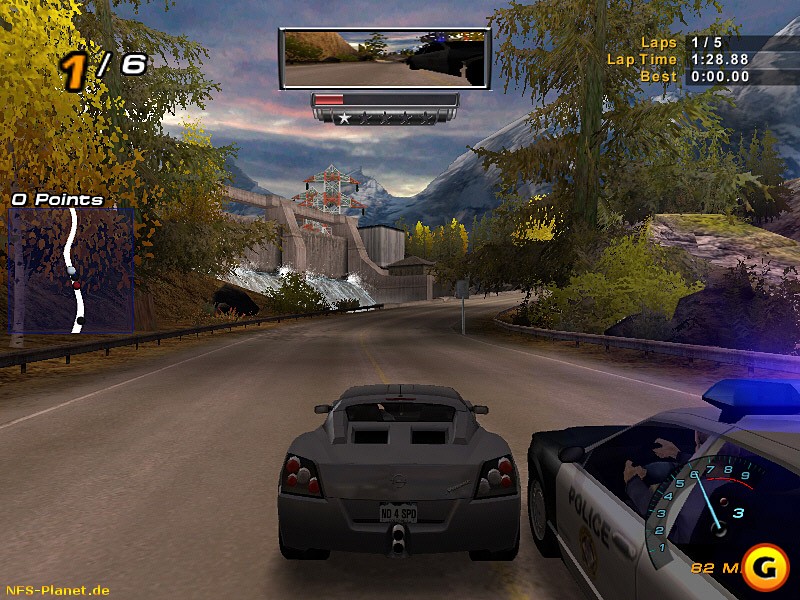Click the track minimap
This screenshot has width=800, height=600.
[x=71, y=271]
